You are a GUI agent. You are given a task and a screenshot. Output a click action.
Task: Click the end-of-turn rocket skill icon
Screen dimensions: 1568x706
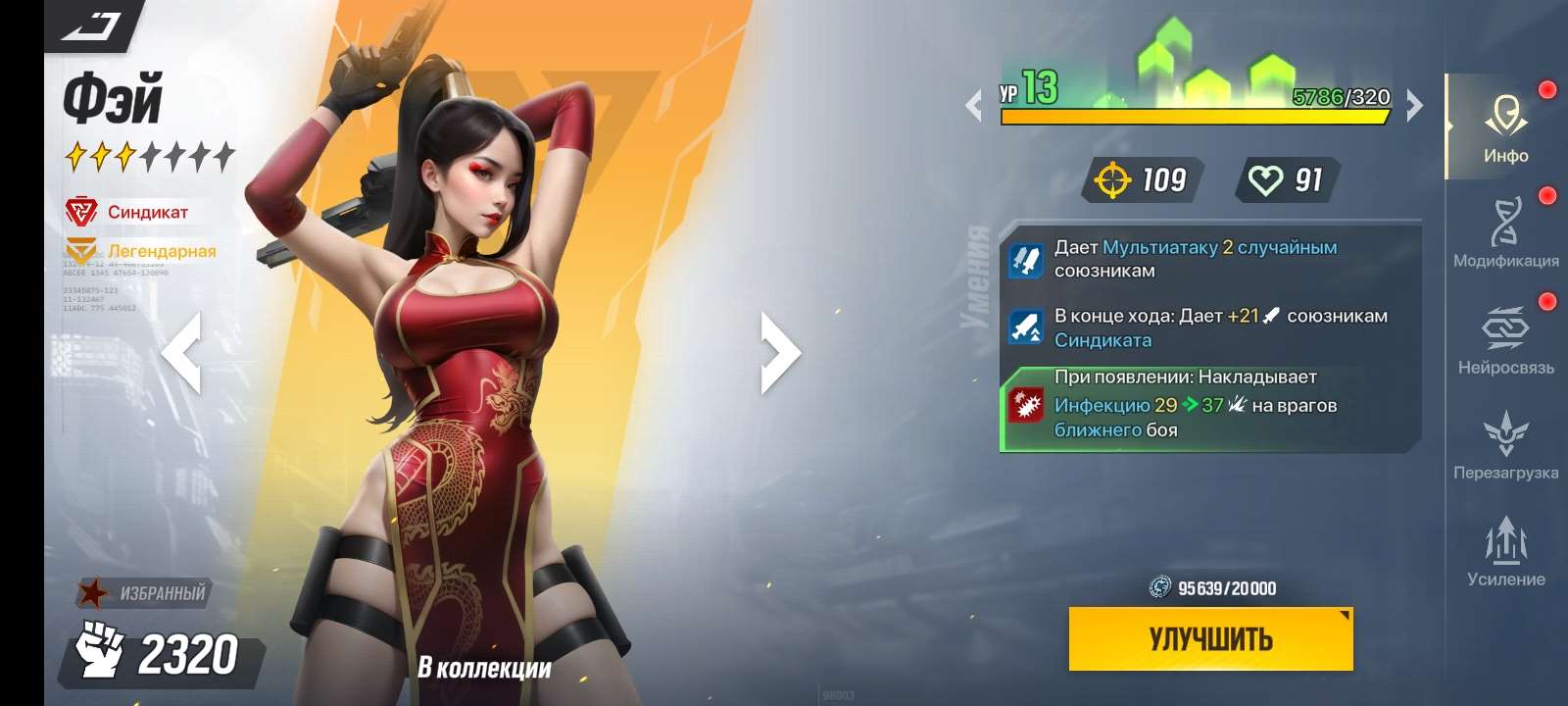(x=1025, y=328)
